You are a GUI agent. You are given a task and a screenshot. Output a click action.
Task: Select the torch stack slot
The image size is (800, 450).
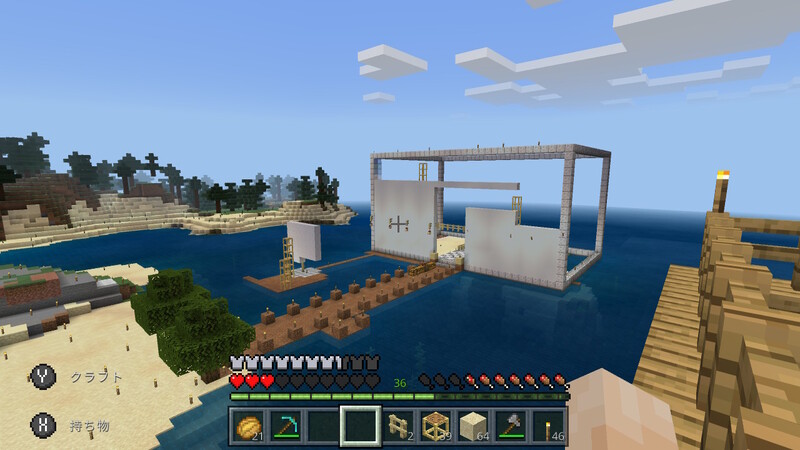[550, 425]
